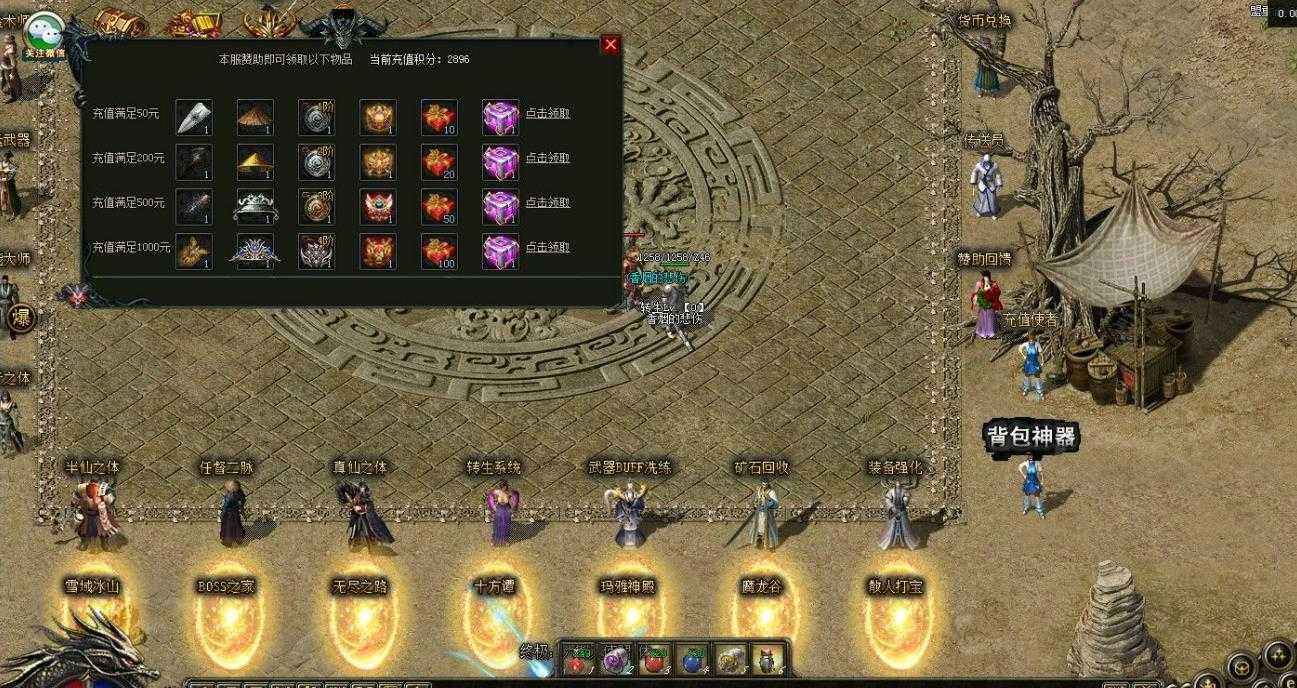This screenshot has width=1297, height=688.
Task: Select the golden straw hat in 200 yuan row
Action: [x=255, y=162]
